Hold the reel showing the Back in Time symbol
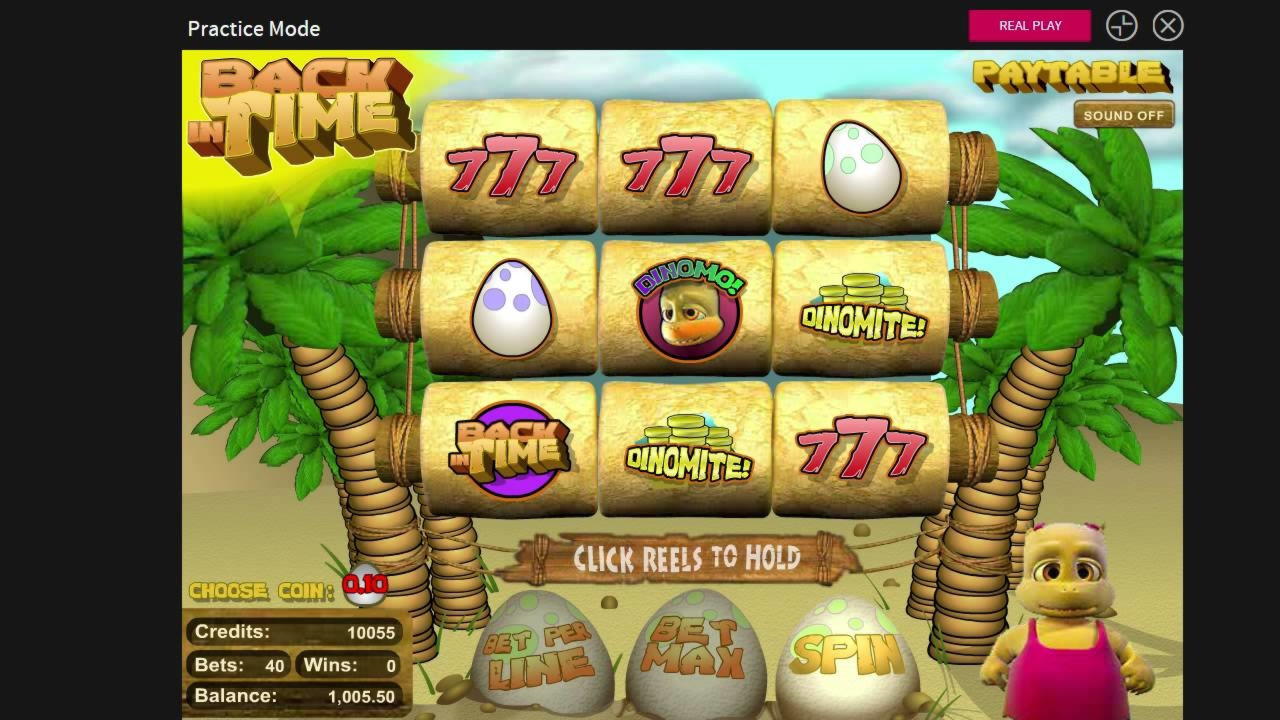Screen dimensions: 1280x720 (x=510, y=450)
